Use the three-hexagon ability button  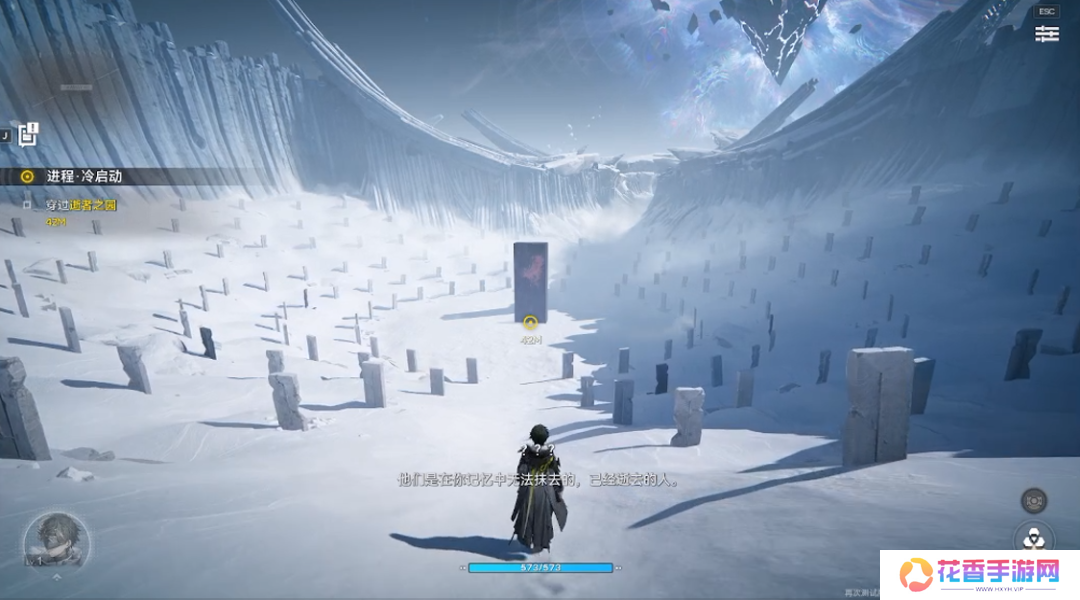point(1034,539)
